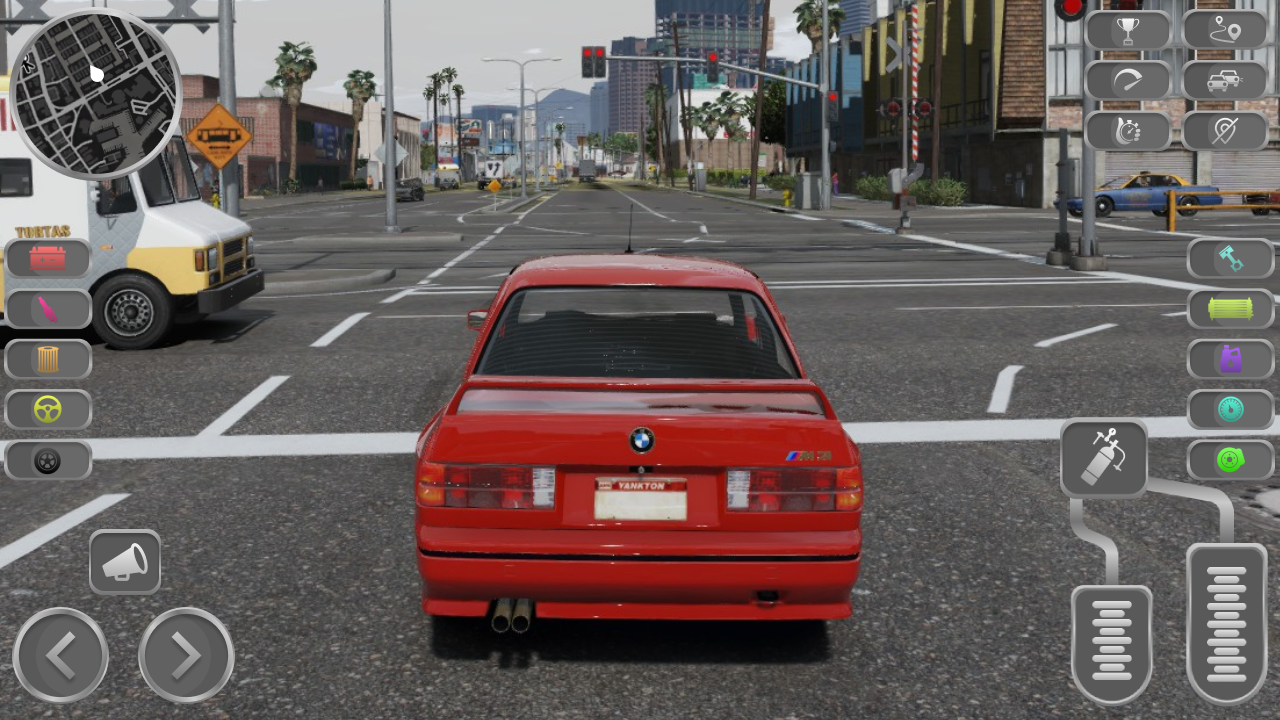Select the red car battery upgrade icon
Image resolution: width=1280 pixels, height=720 pixels.
[47, 258]
